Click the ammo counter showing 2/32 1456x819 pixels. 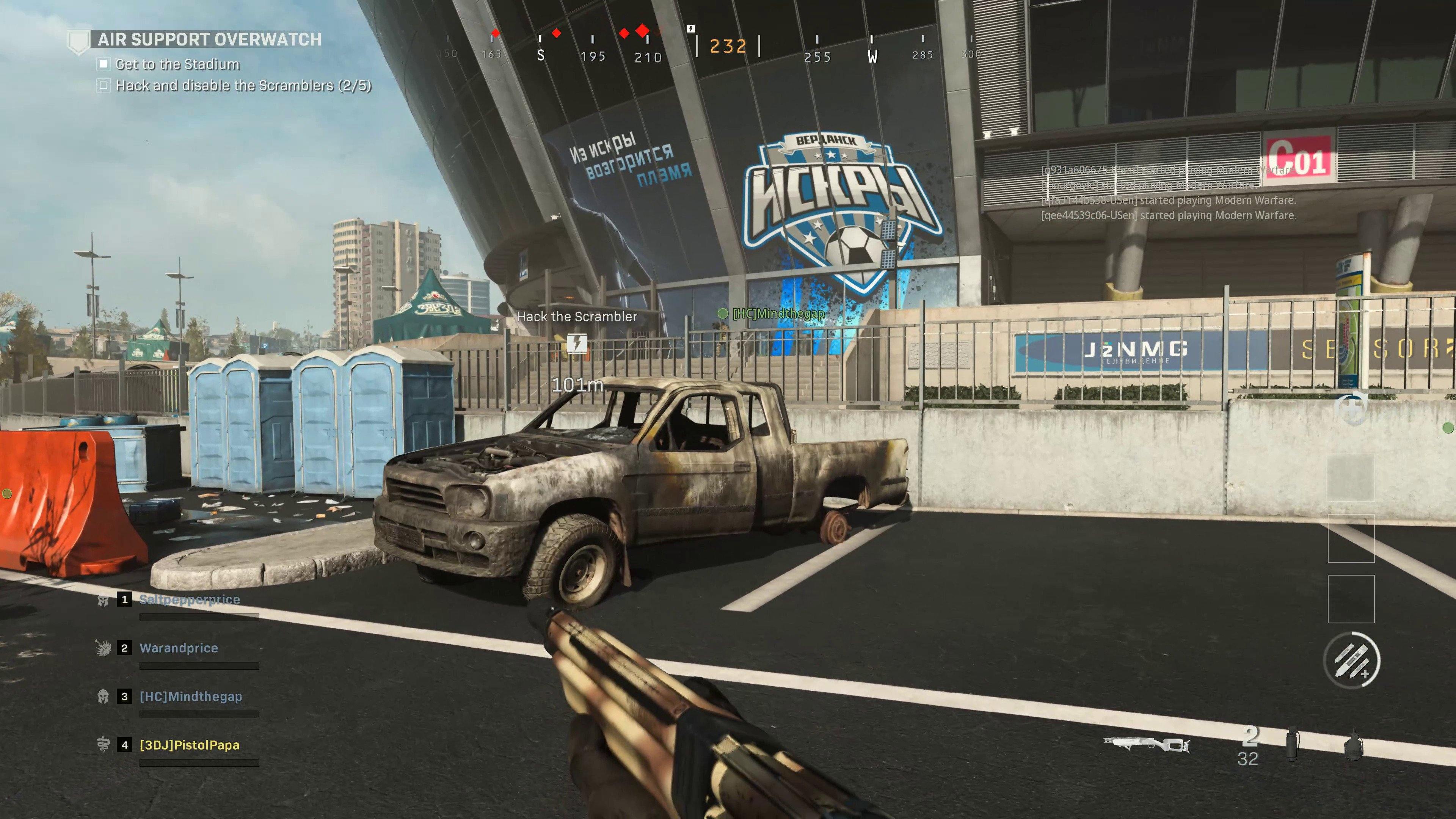click(1249, 746)
